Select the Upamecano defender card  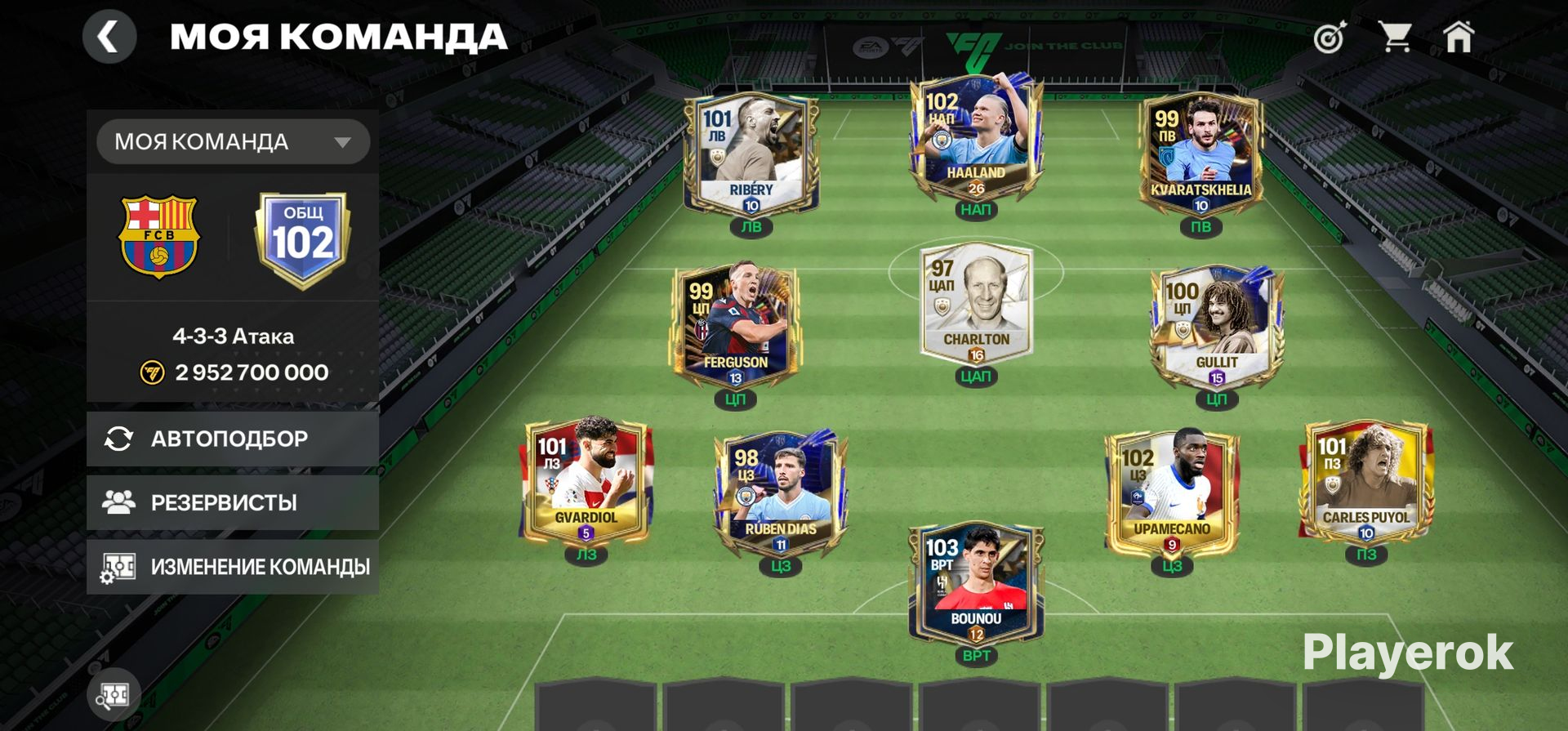[1172, 494]
